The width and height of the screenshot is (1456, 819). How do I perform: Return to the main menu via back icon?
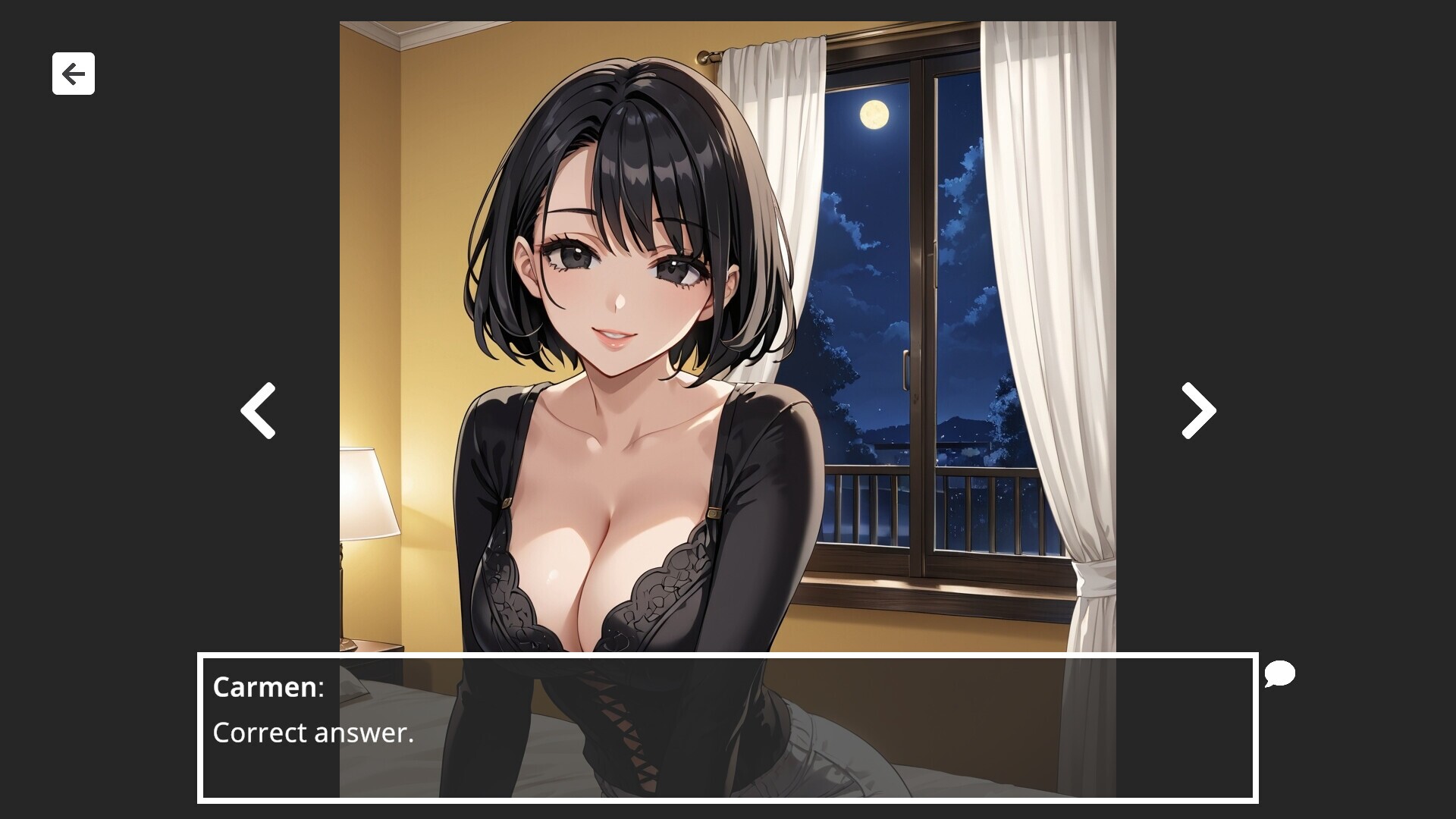pos(73,74)
